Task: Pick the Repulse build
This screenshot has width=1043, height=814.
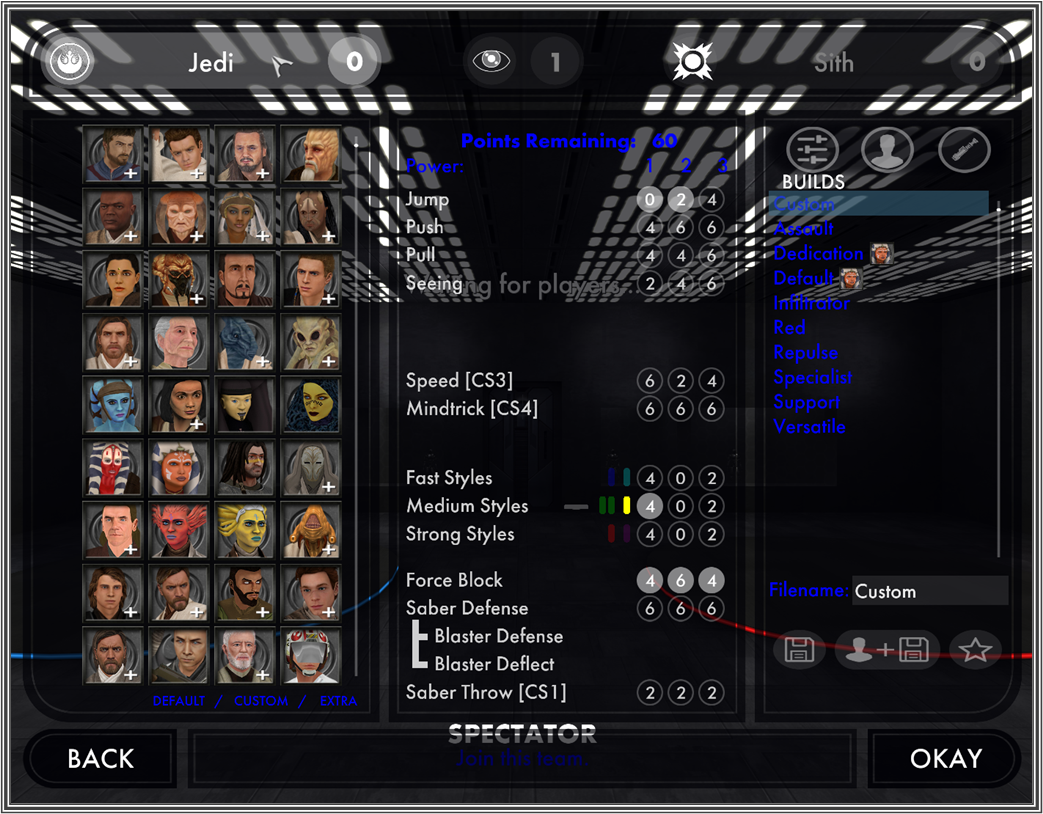Action: (x=805, y=353)
